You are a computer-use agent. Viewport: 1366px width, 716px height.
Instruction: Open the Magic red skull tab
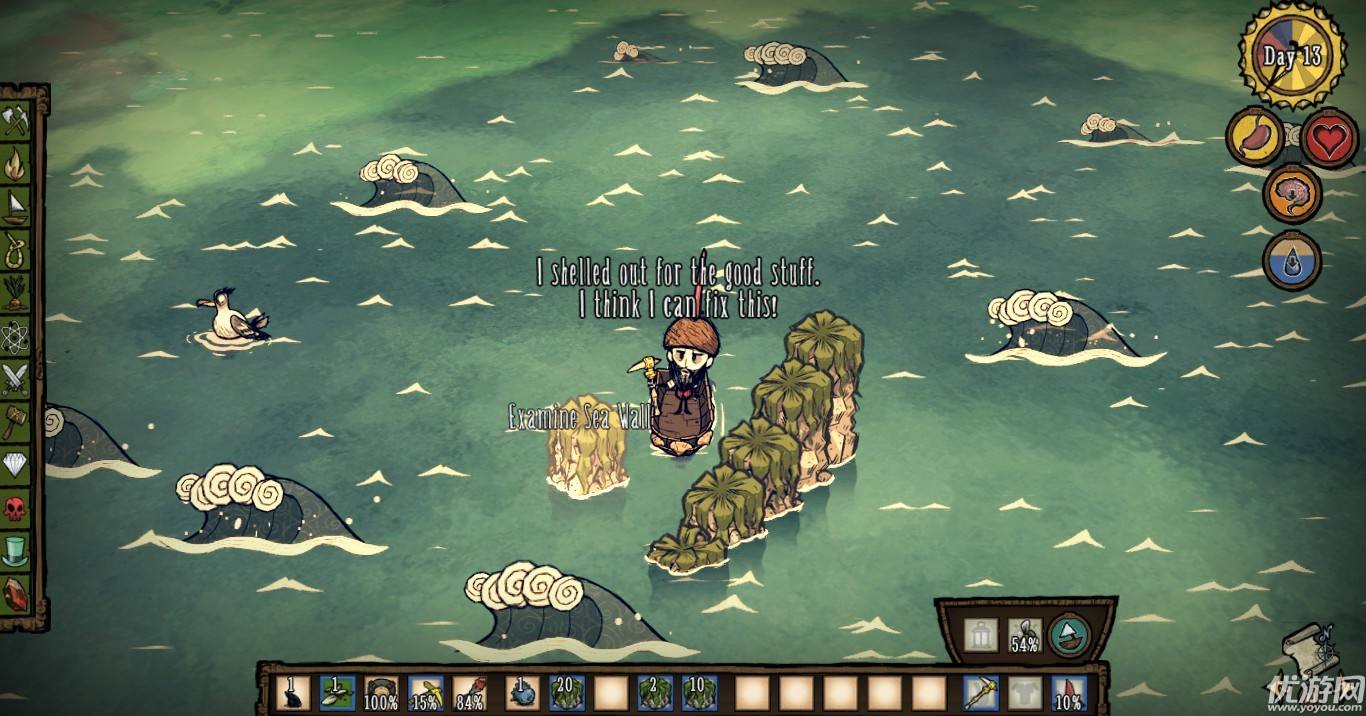click(15, 507)
